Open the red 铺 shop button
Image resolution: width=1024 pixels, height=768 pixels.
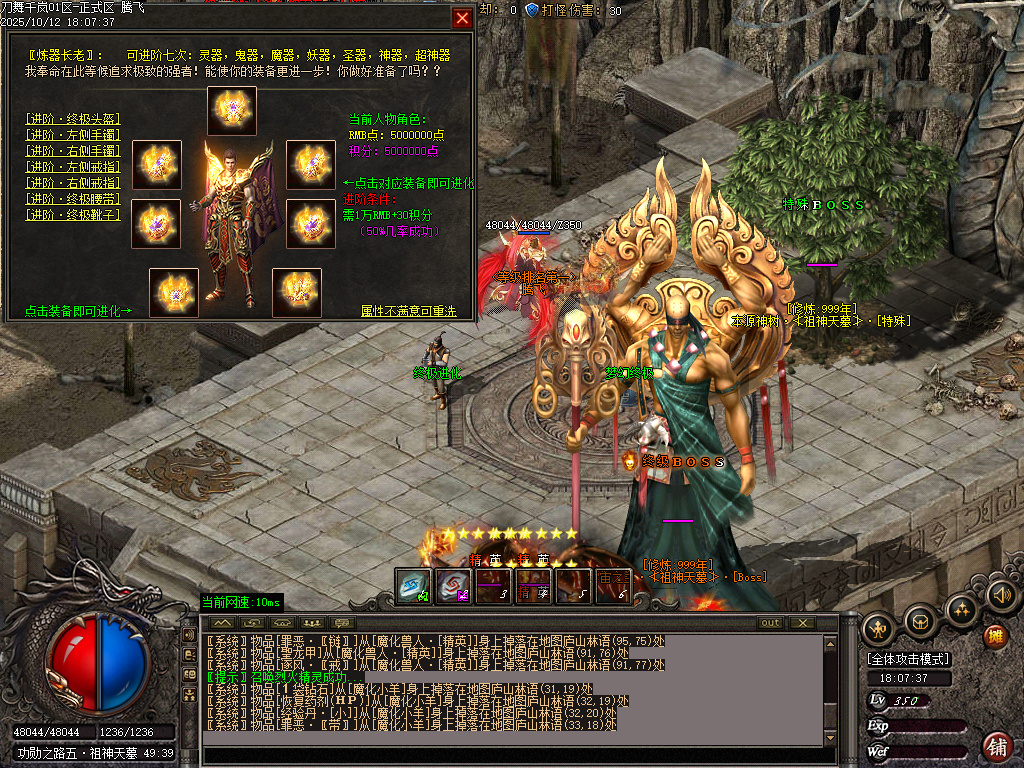997,745
